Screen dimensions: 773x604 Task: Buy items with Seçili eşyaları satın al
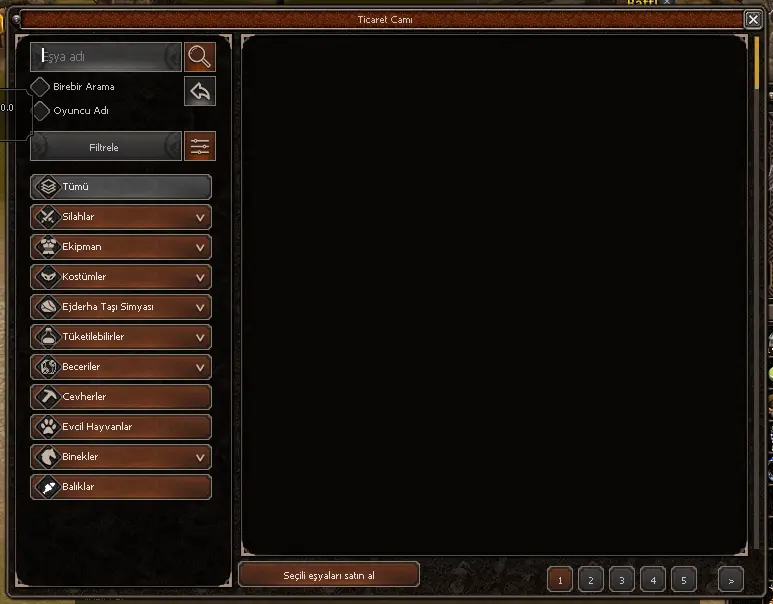tap(329, 574)
